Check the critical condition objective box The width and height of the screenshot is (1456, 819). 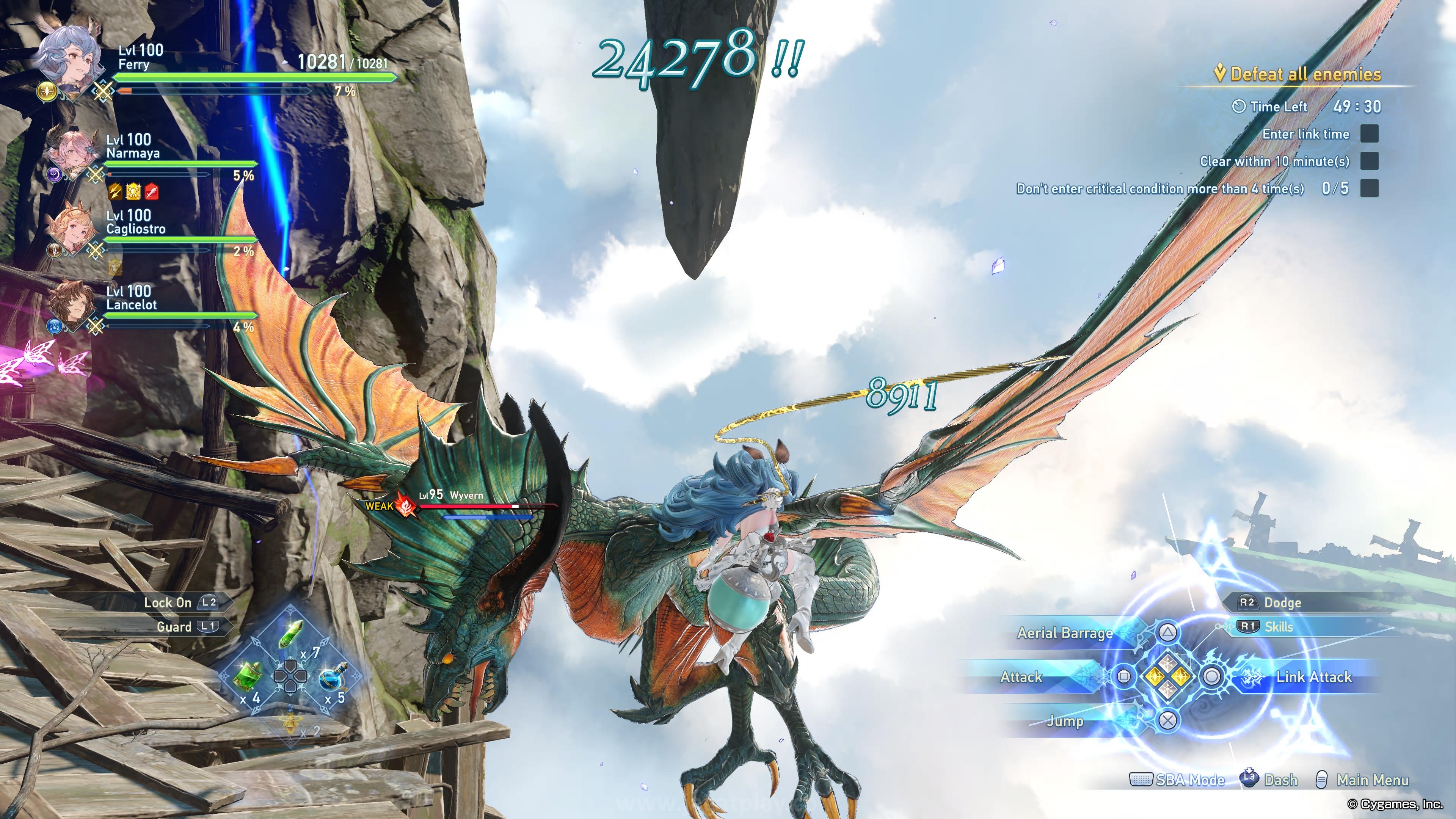coord(1369,188)
